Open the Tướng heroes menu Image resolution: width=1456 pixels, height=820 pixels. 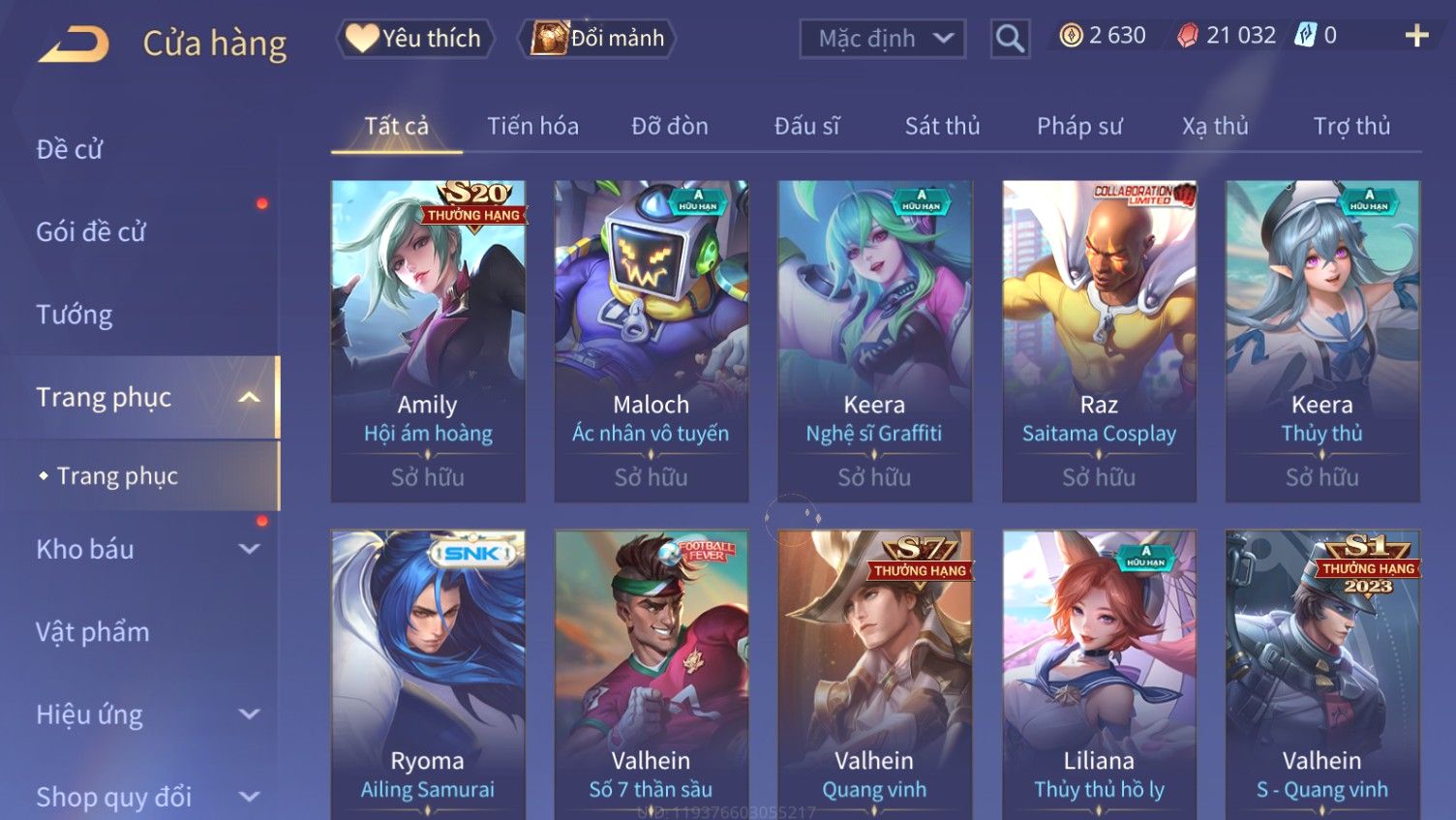click(75, 315)
